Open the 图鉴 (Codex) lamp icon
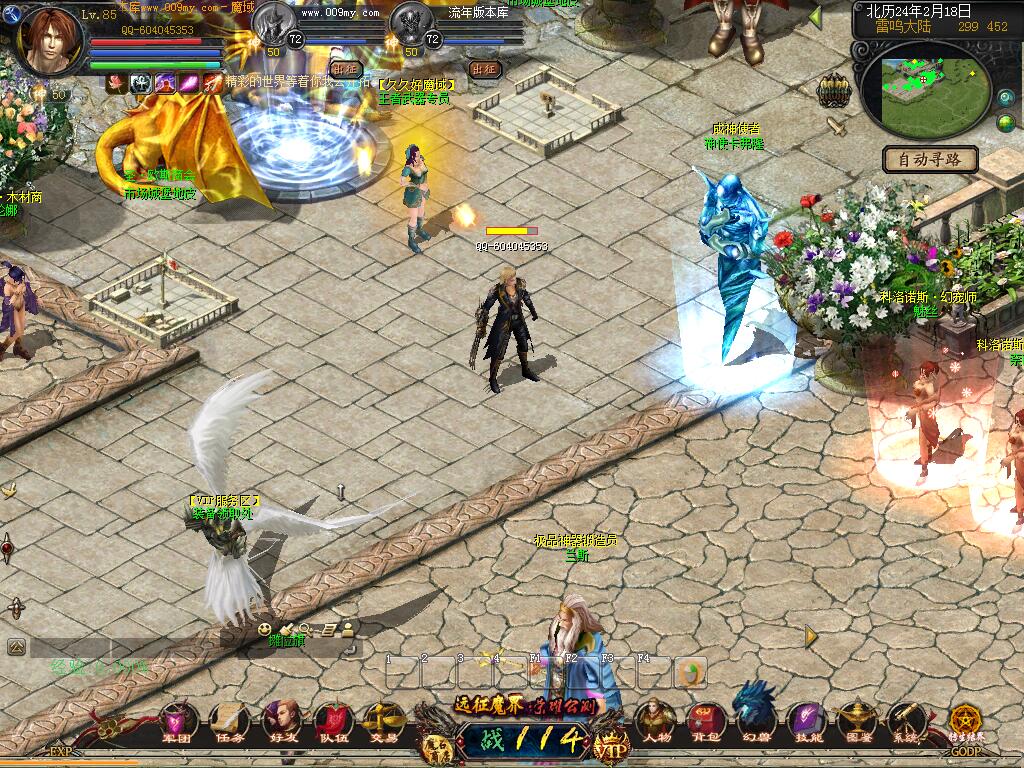 [x=856, y=718]
